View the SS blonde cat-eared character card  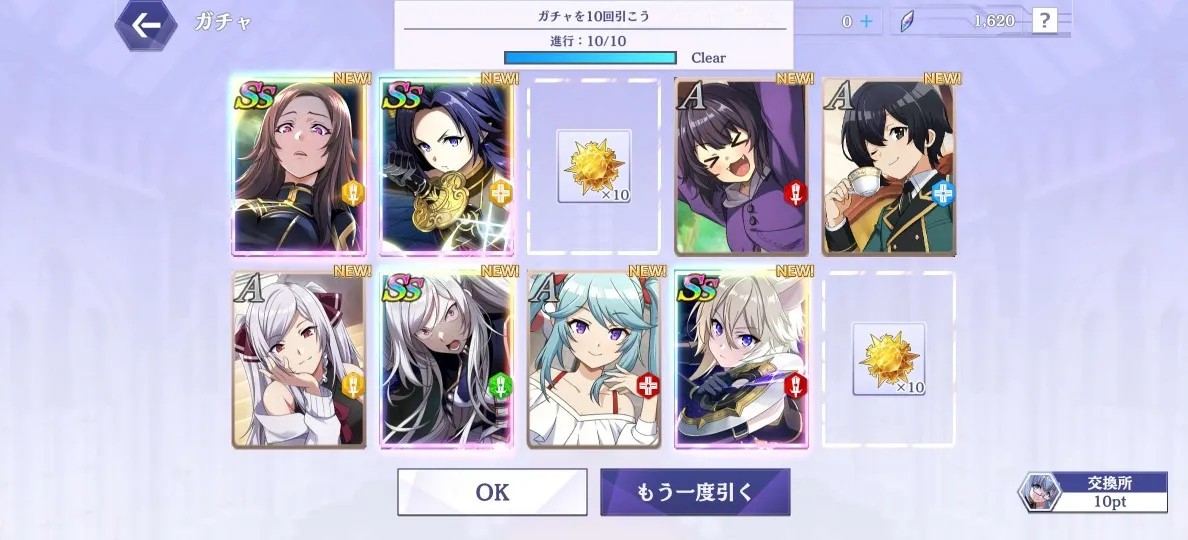(741, 360)
